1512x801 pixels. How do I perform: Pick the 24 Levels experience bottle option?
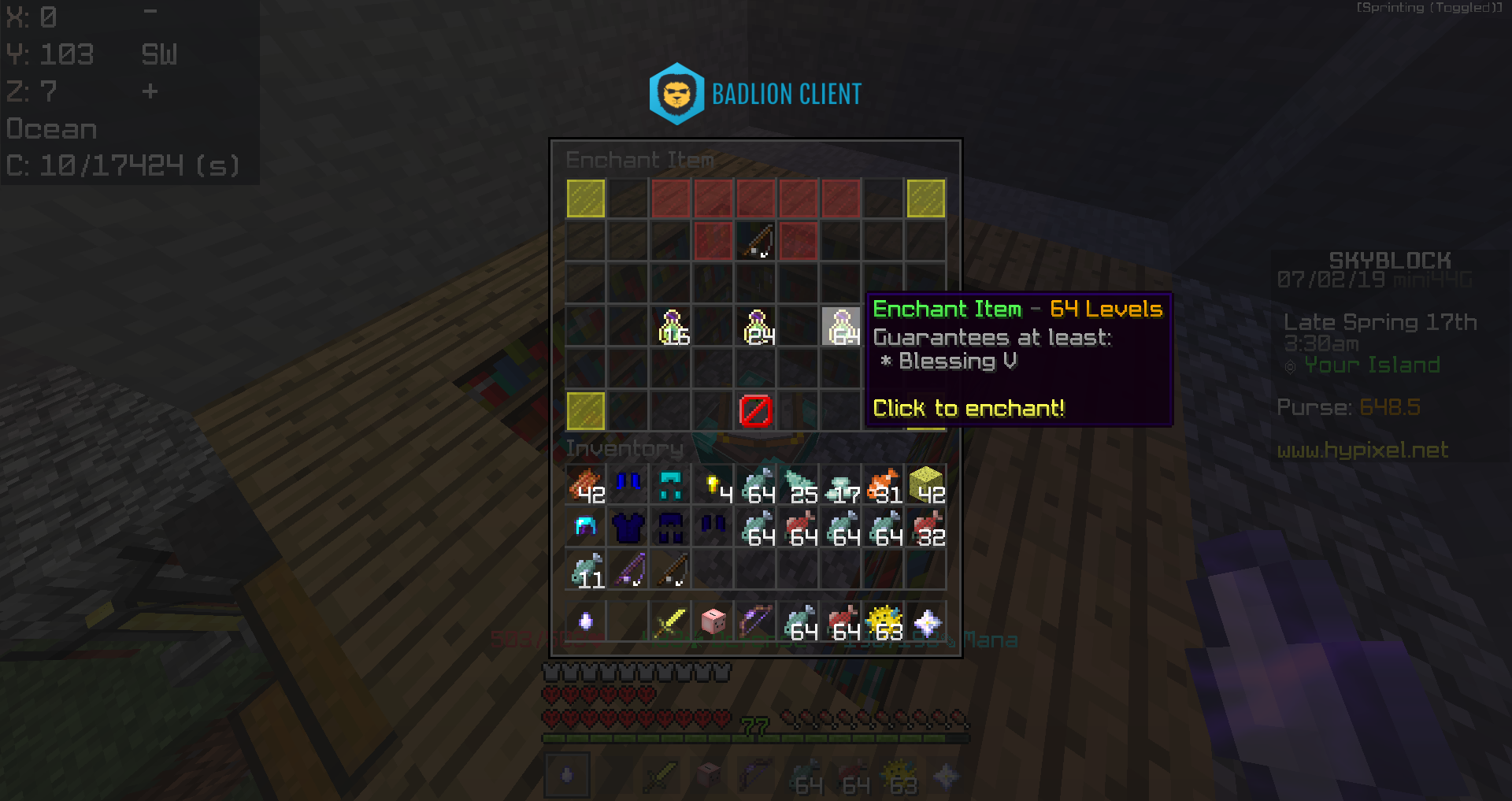(x=757, y=327)
